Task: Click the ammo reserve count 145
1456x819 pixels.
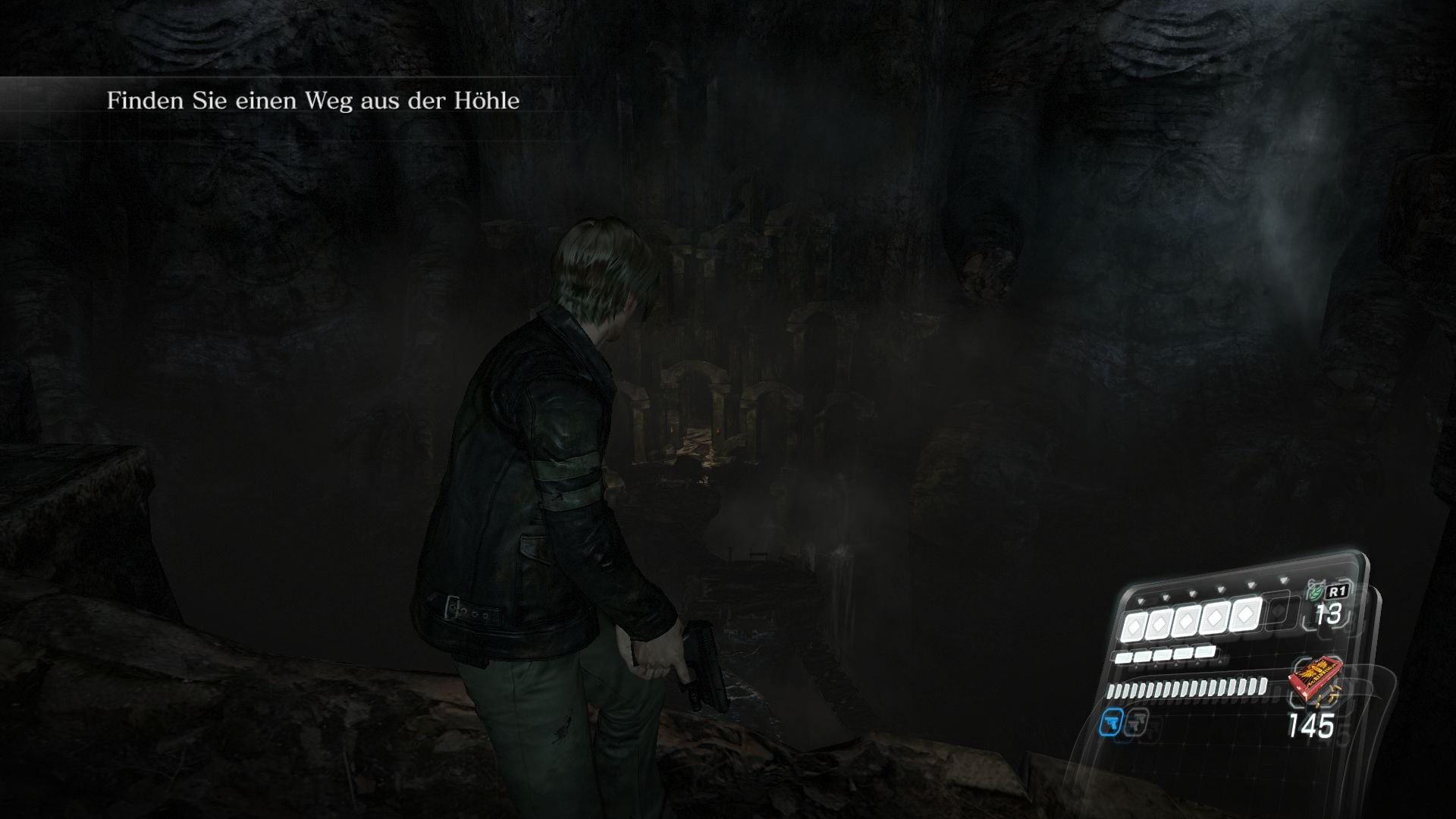Action: click(x=1313, y=723)
